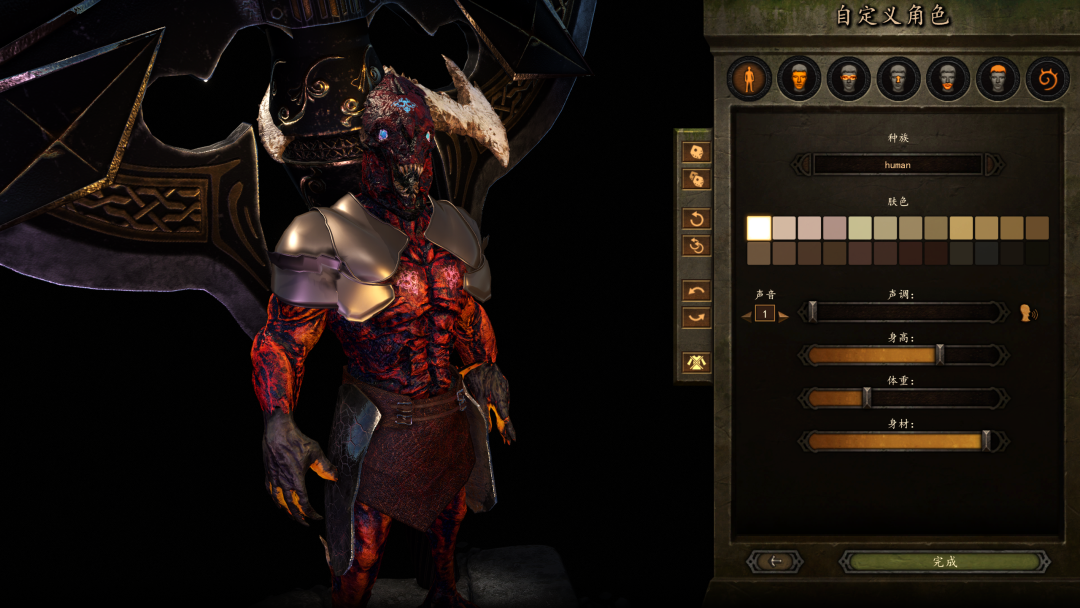Image resolution: width=1080 pixels, height=608 pixels.
Task: Go back using the arrow button
Action: [775, 562]
